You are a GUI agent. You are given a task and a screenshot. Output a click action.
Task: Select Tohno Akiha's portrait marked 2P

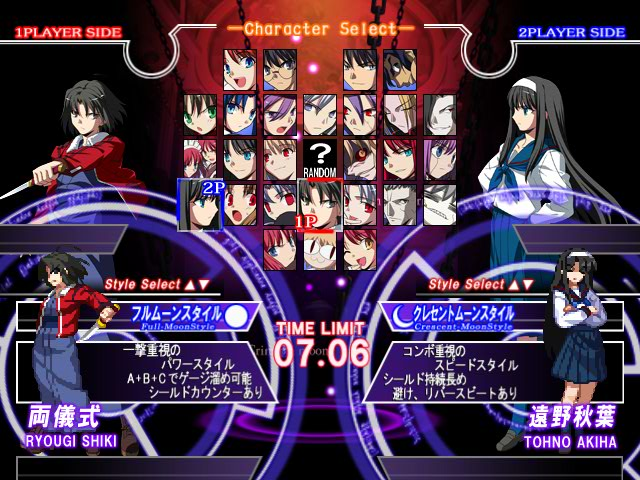(x=199, y=203)
